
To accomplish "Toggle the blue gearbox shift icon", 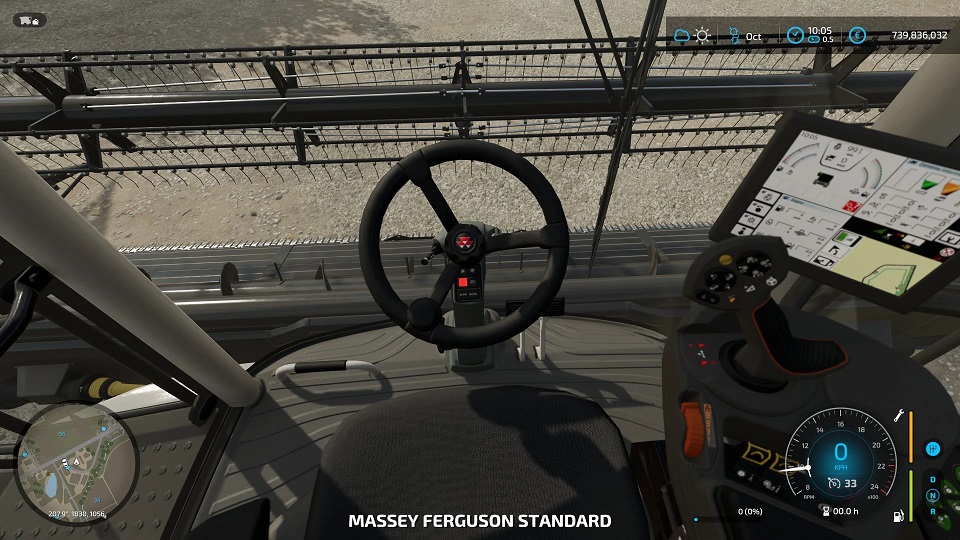I will [933, 448].
